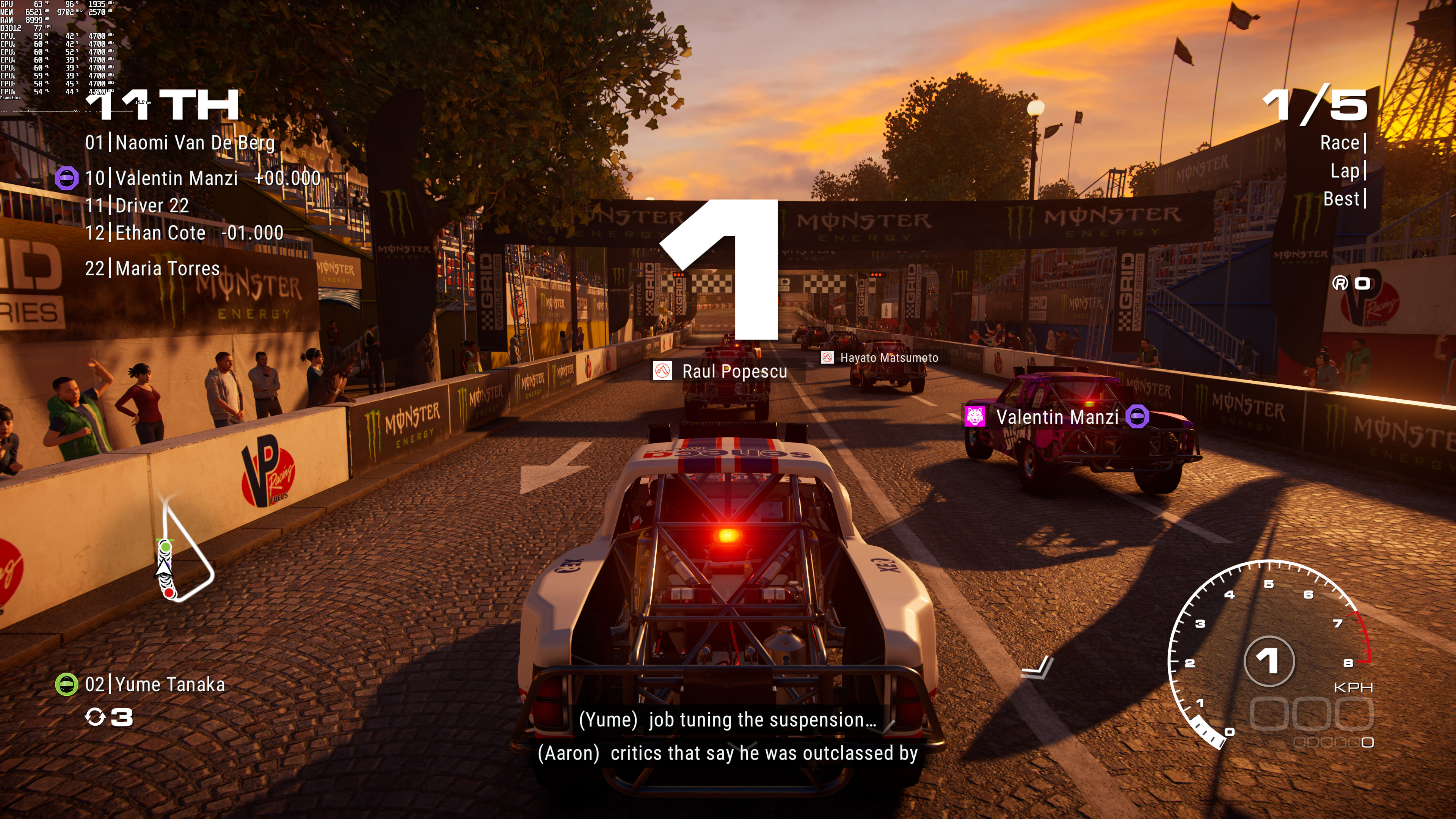Pick Maria Torres in the position list
Viewport: 1456px width, 819px height.
point(152,268)
